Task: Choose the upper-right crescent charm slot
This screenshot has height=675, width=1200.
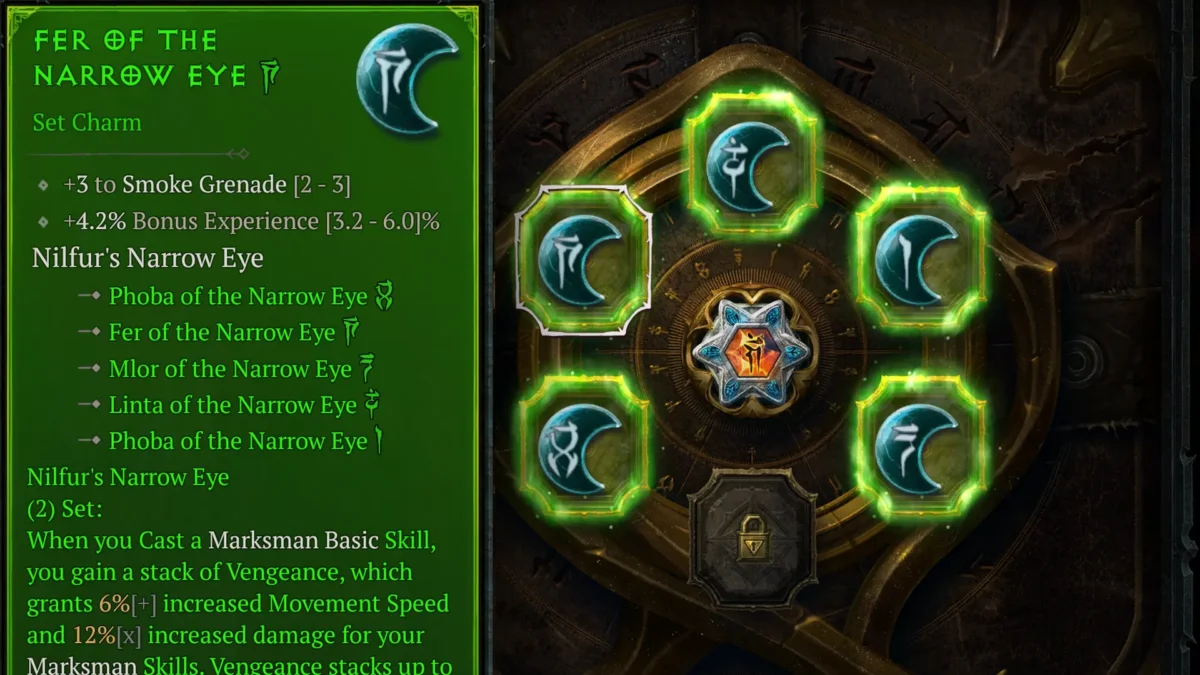Action: pos(921,259)
